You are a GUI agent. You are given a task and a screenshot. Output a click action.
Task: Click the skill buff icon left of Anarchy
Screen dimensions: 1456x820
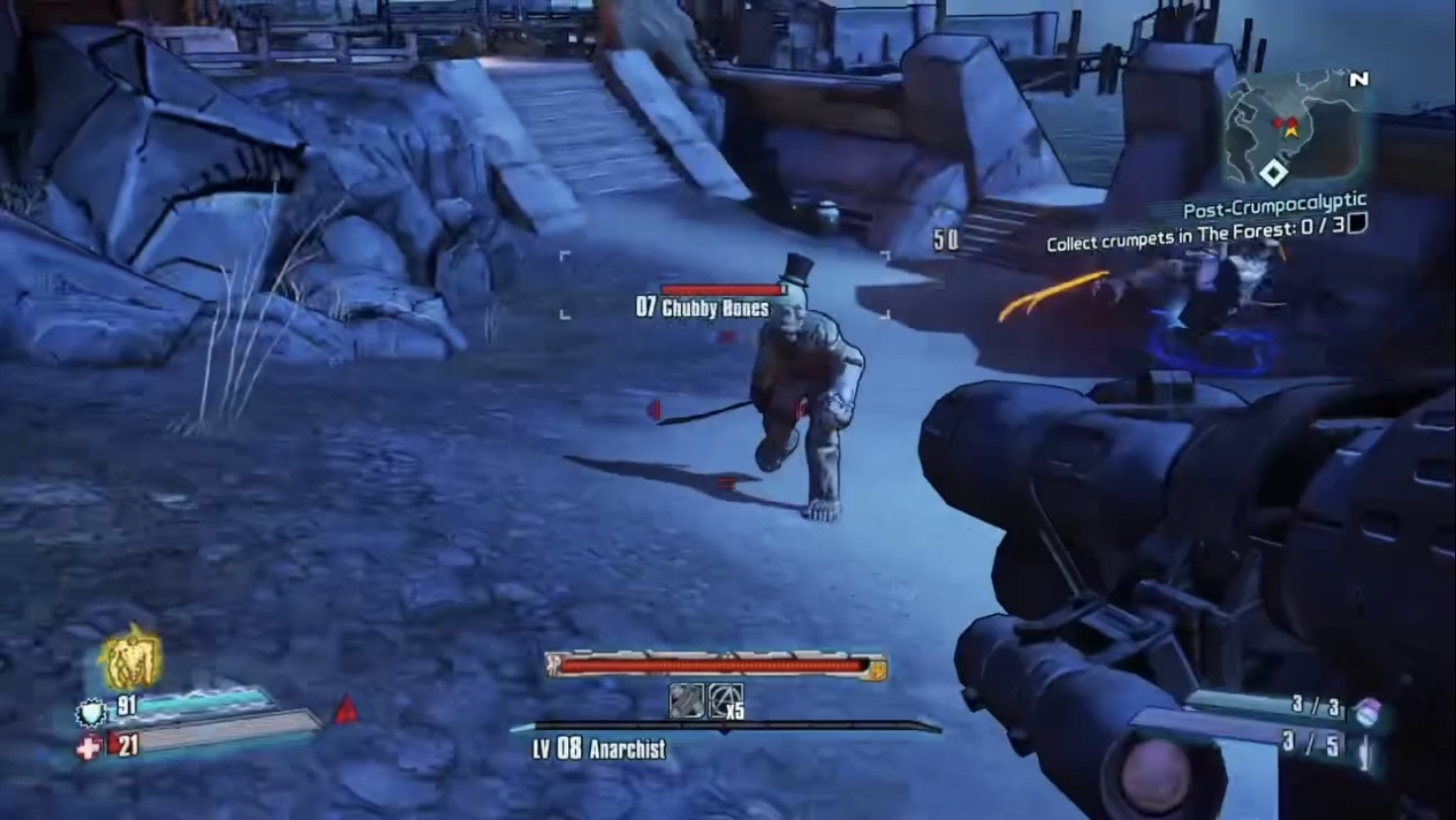[x=686, y=701]
